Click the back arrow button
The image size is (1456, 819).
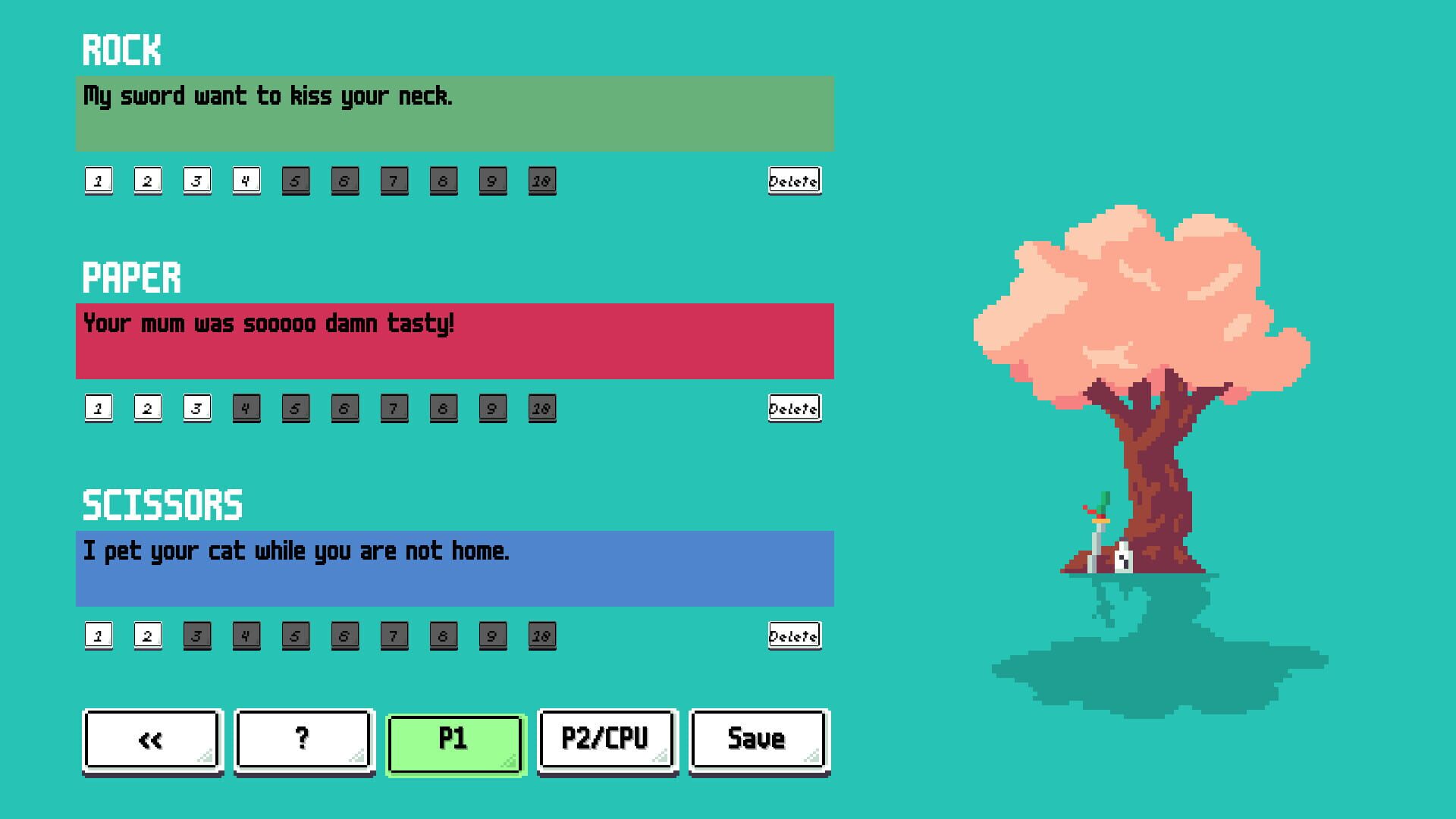point(150,739)
